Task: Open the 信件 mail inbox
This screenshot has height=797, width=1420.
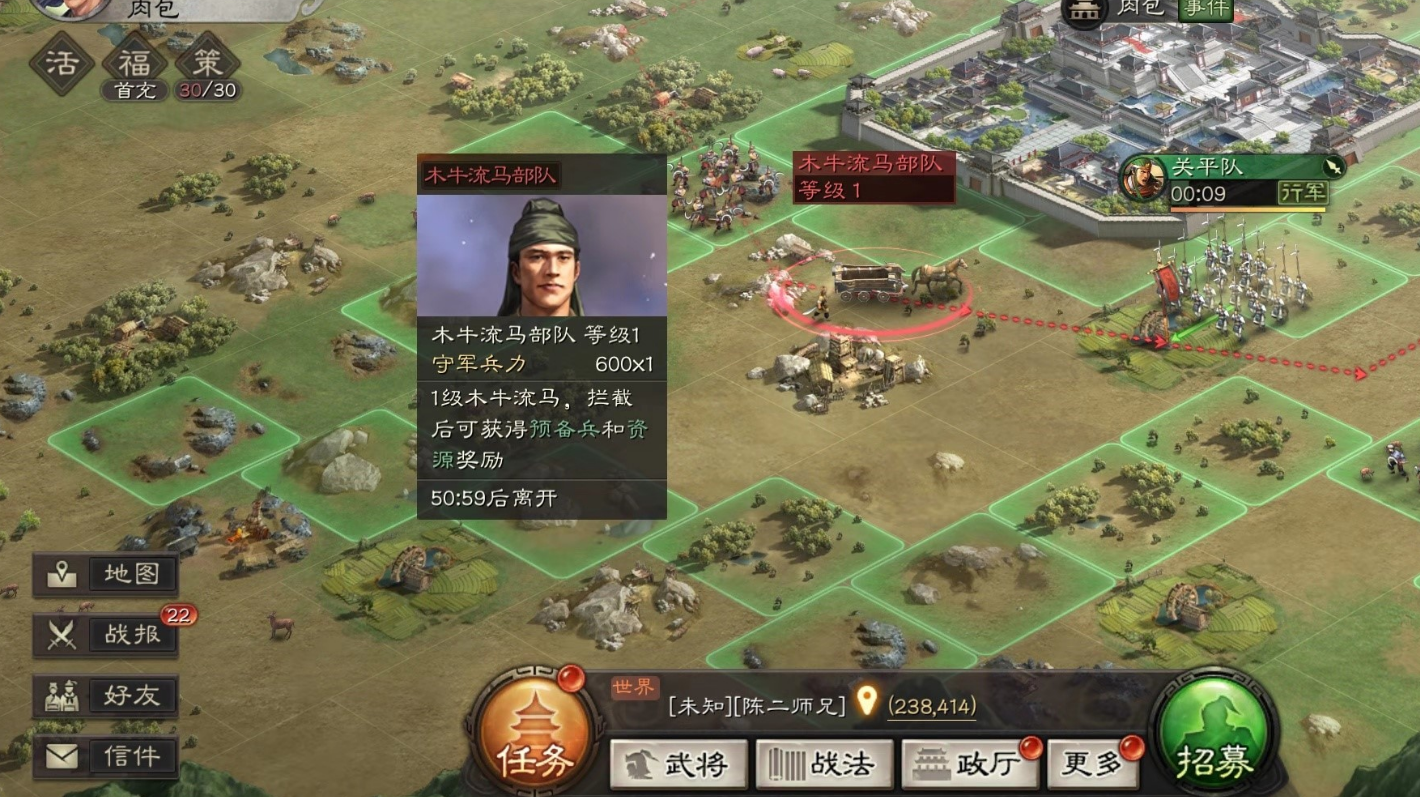Action: pos(106,756)
